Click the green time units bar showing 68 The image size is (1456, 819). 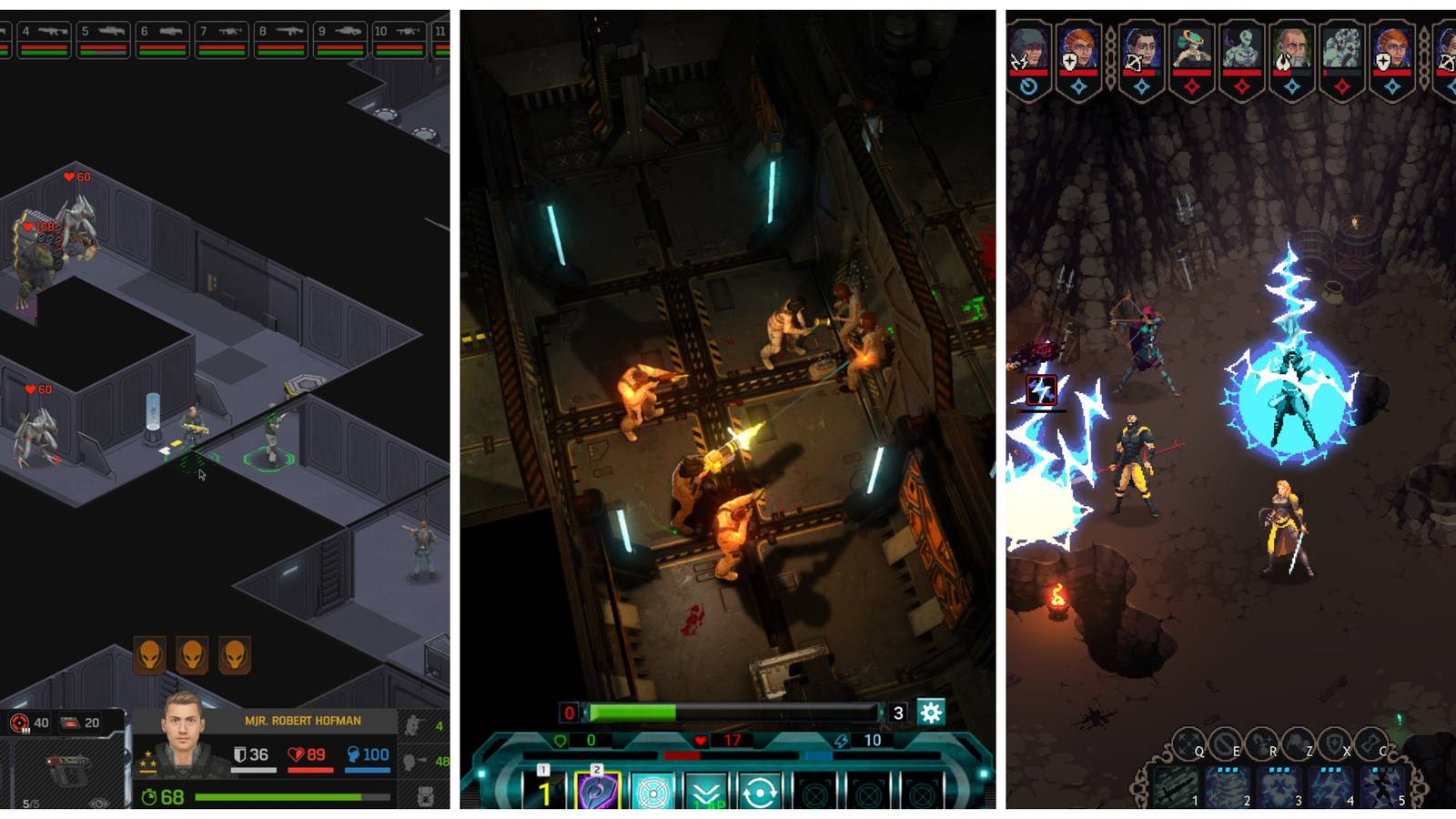pyautogui.click(x=273, y=797)
